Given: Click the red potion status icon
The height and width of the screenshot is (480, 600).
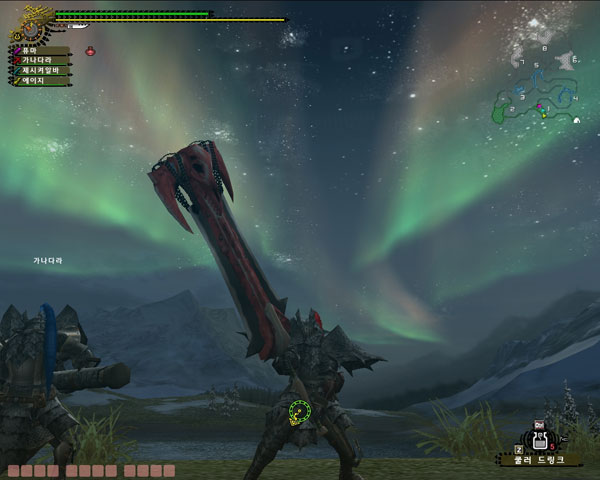Looking at the screenshot, I should (x=90, y=51).
